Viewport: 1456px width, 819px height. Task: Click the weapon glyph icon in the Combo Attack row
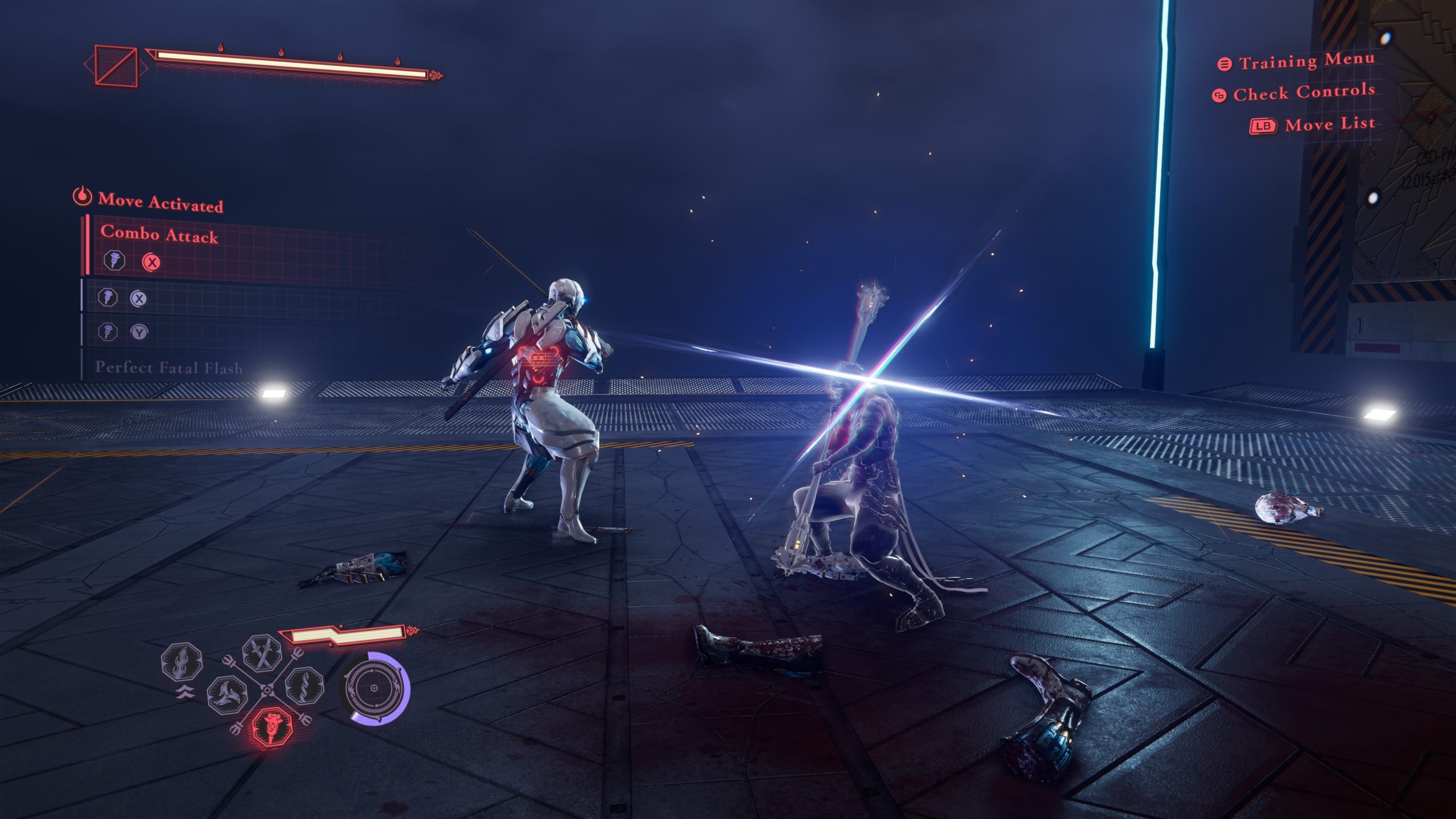[x=115, y=261]
